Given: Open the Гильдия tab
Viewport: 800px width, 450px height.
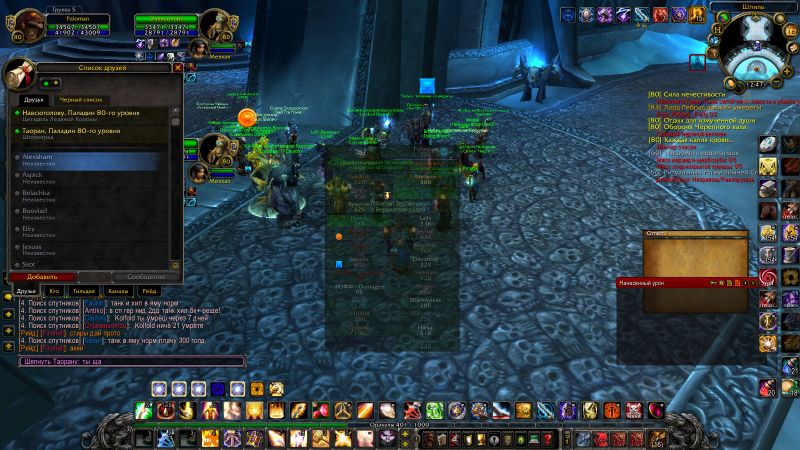Looking at the screenshot, I should click(86, 290).
